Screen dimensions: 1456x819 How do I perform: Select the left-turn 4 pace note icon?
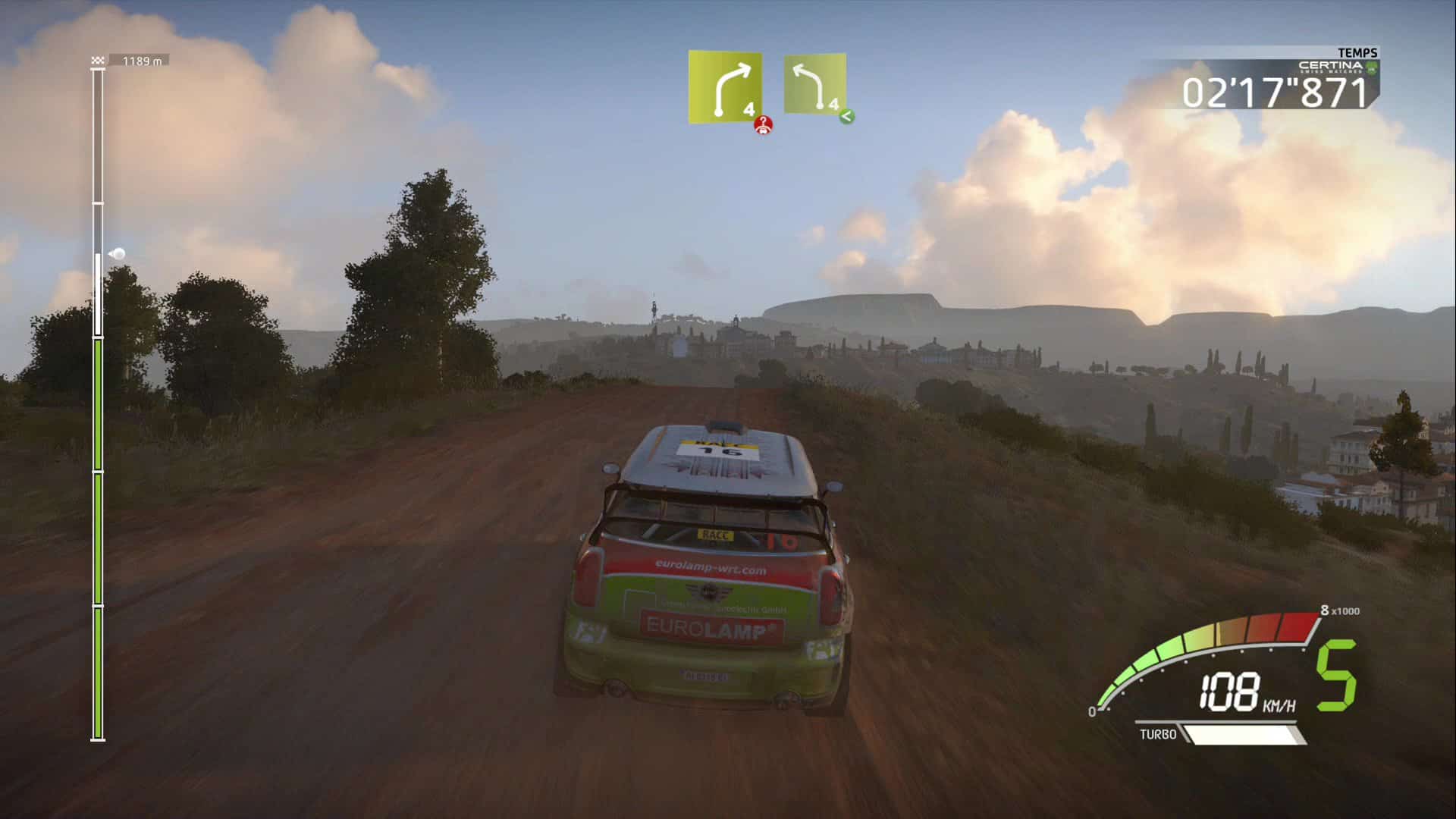click(814, 84)
